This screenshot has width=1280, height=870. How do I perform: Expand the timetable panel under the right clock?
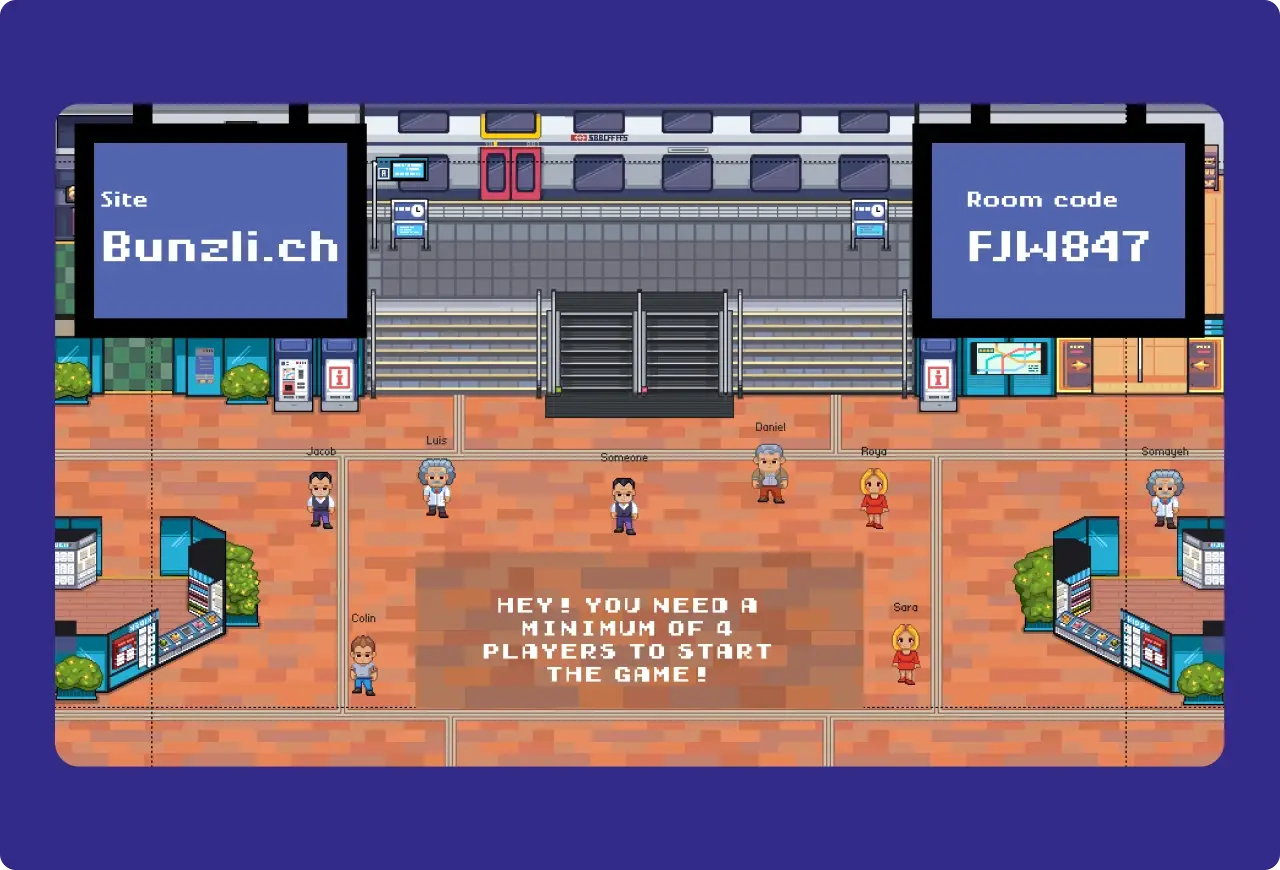click(x=869, y=228)
